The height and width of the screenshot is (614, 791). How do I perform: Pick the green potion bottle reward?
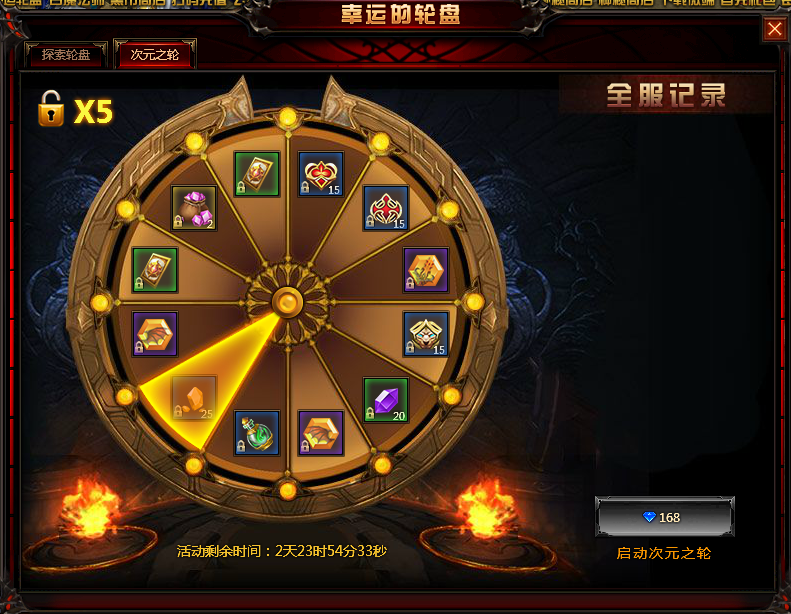(257, 433)
